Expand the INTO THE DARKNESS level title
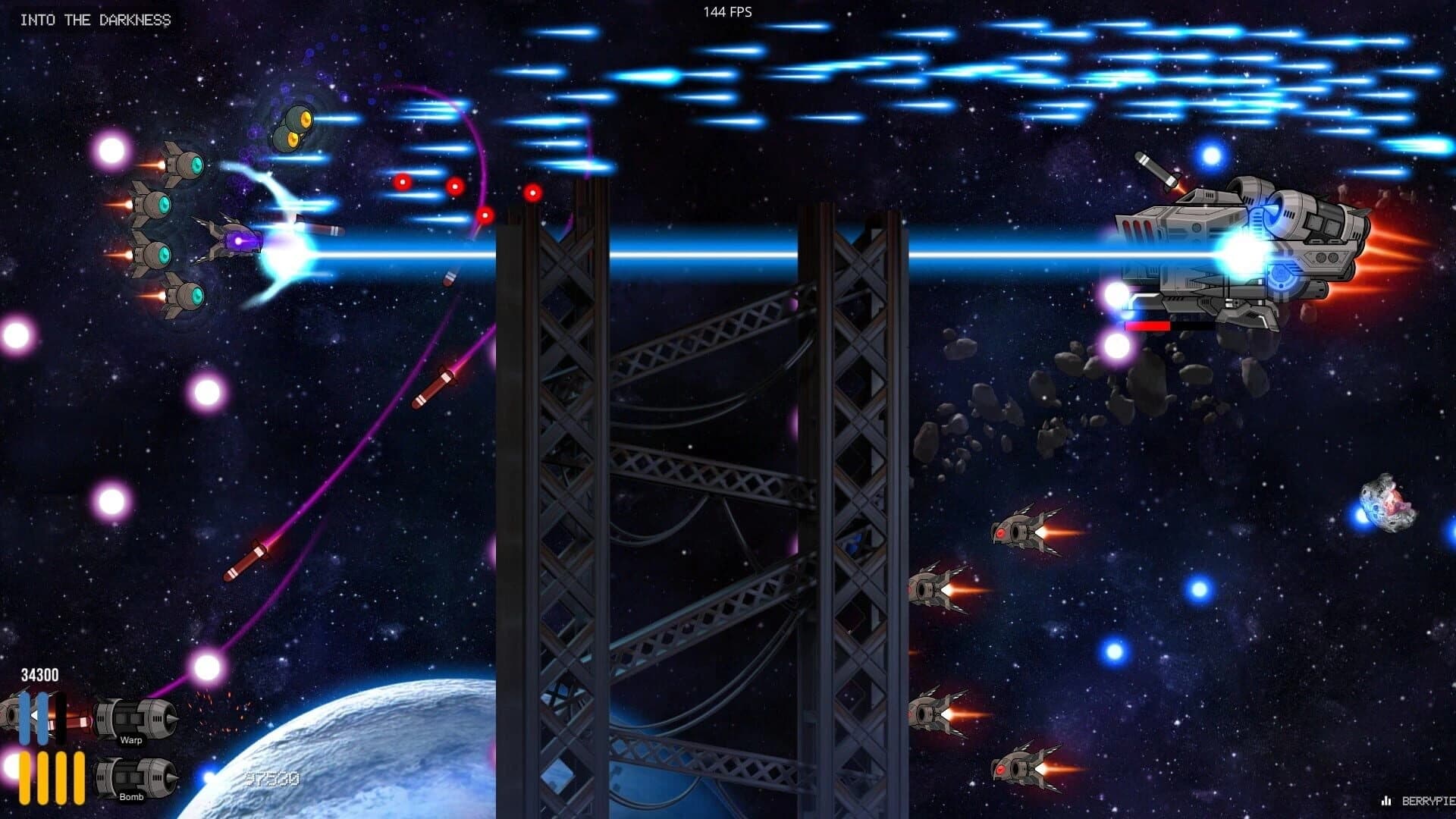The height and width of the screenshot is (819, 1456). pyautogui.click(x=95, y=20)
